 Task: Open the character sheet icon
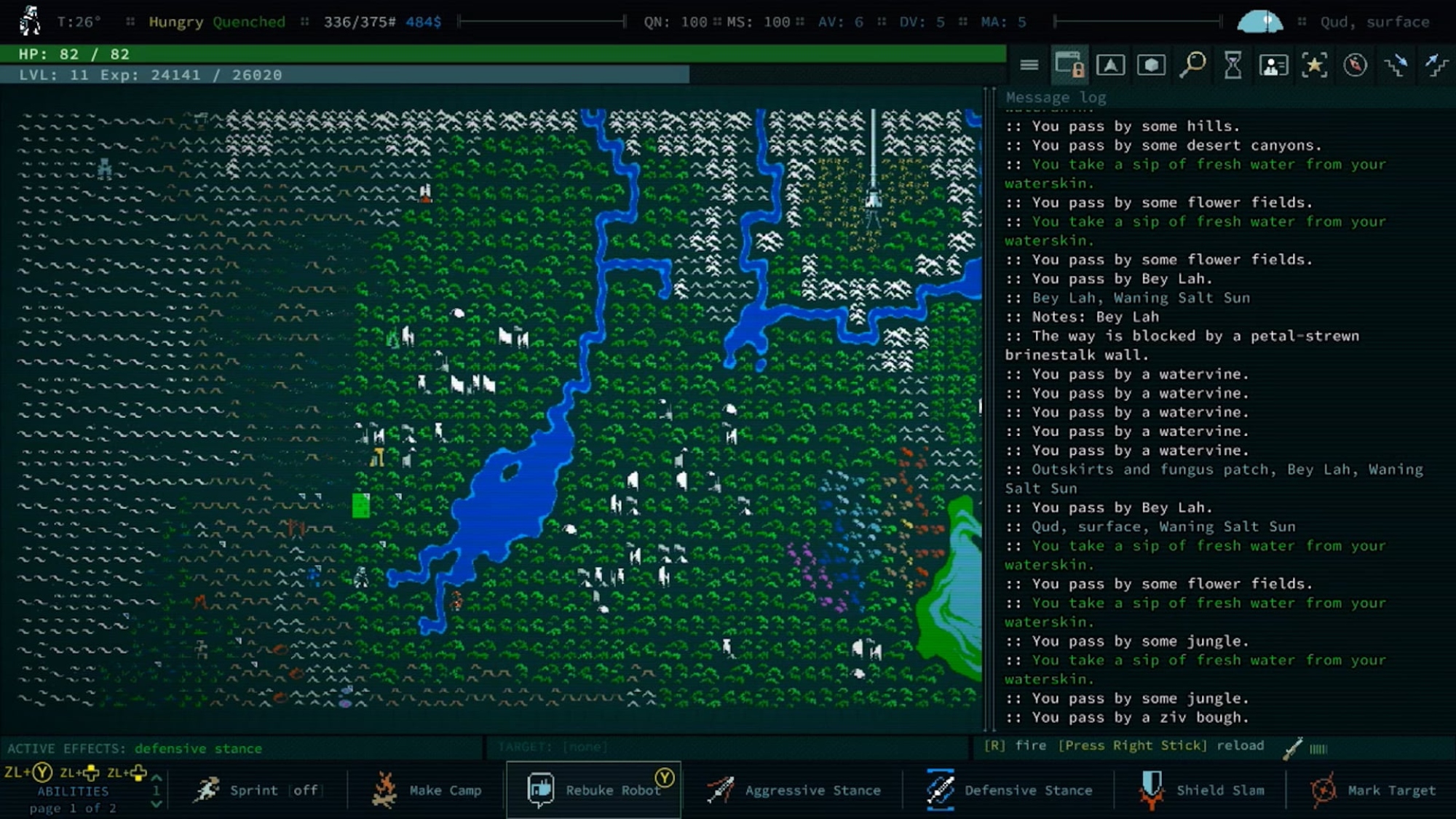point(1273,66)
